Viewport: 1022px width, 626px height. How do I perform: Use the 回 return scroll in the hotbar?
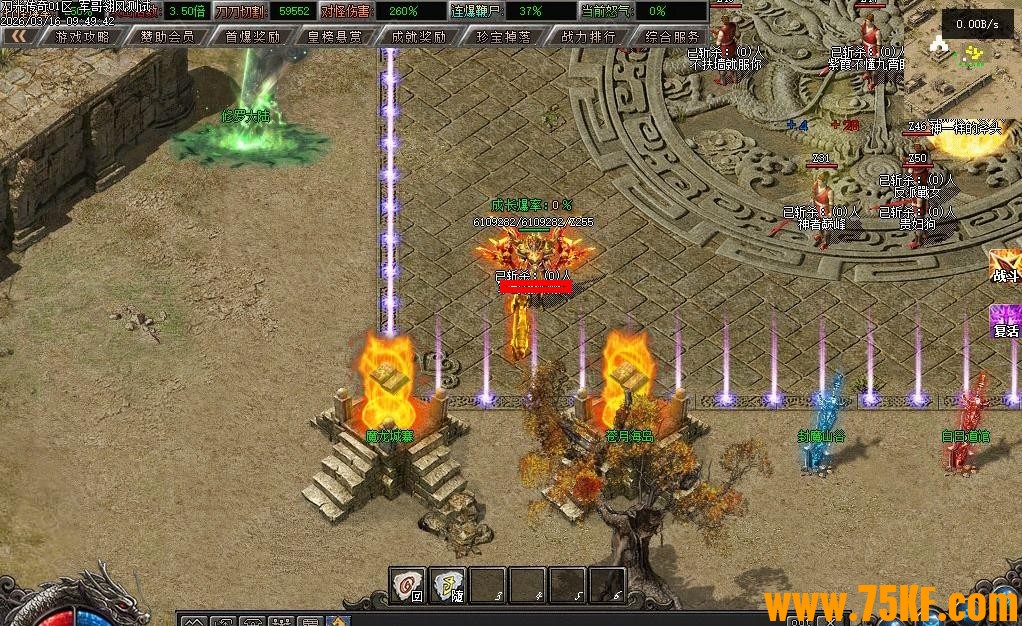coord(407,585)
